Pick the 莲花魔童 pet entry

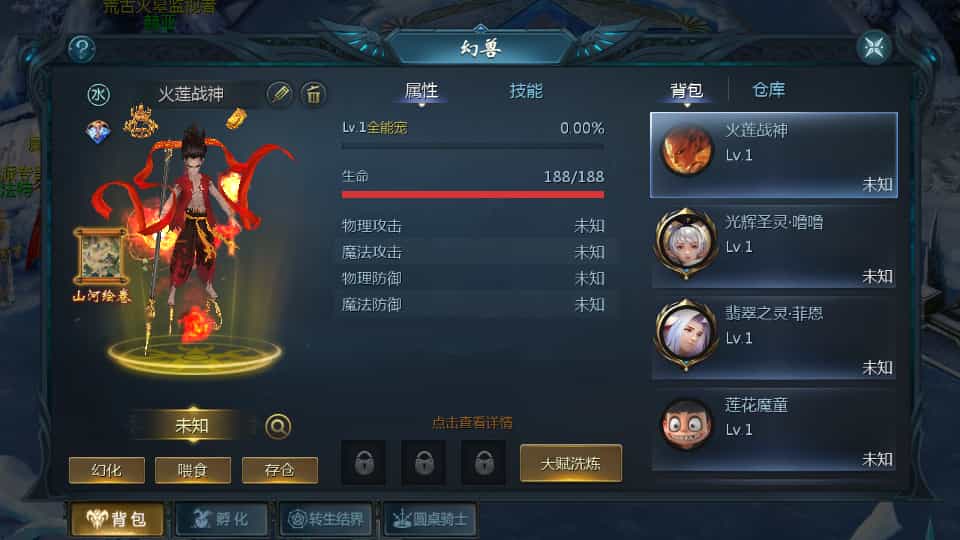774,430
